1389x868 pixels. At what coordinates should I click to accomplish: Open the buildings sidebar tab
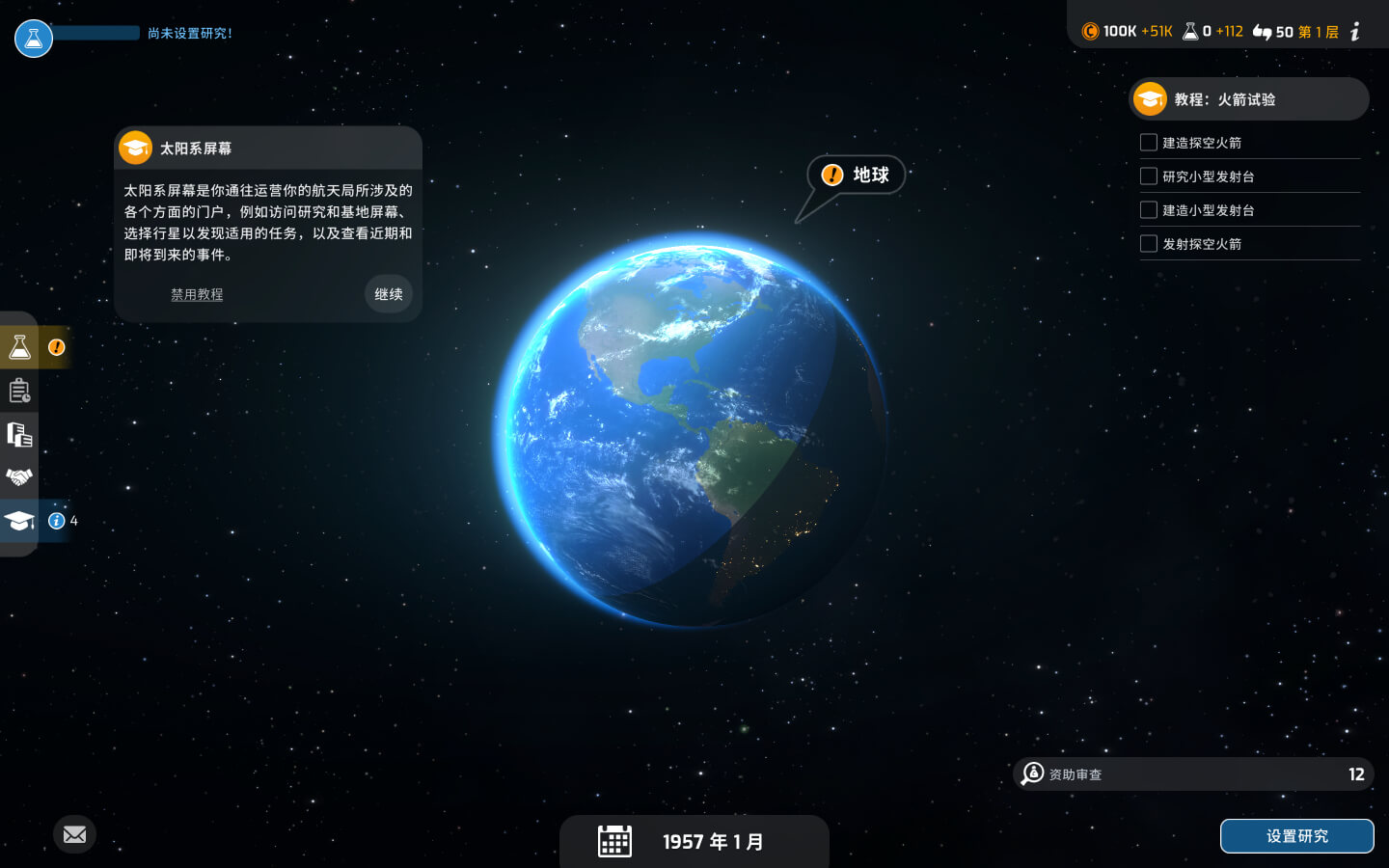tap(19, 434)
